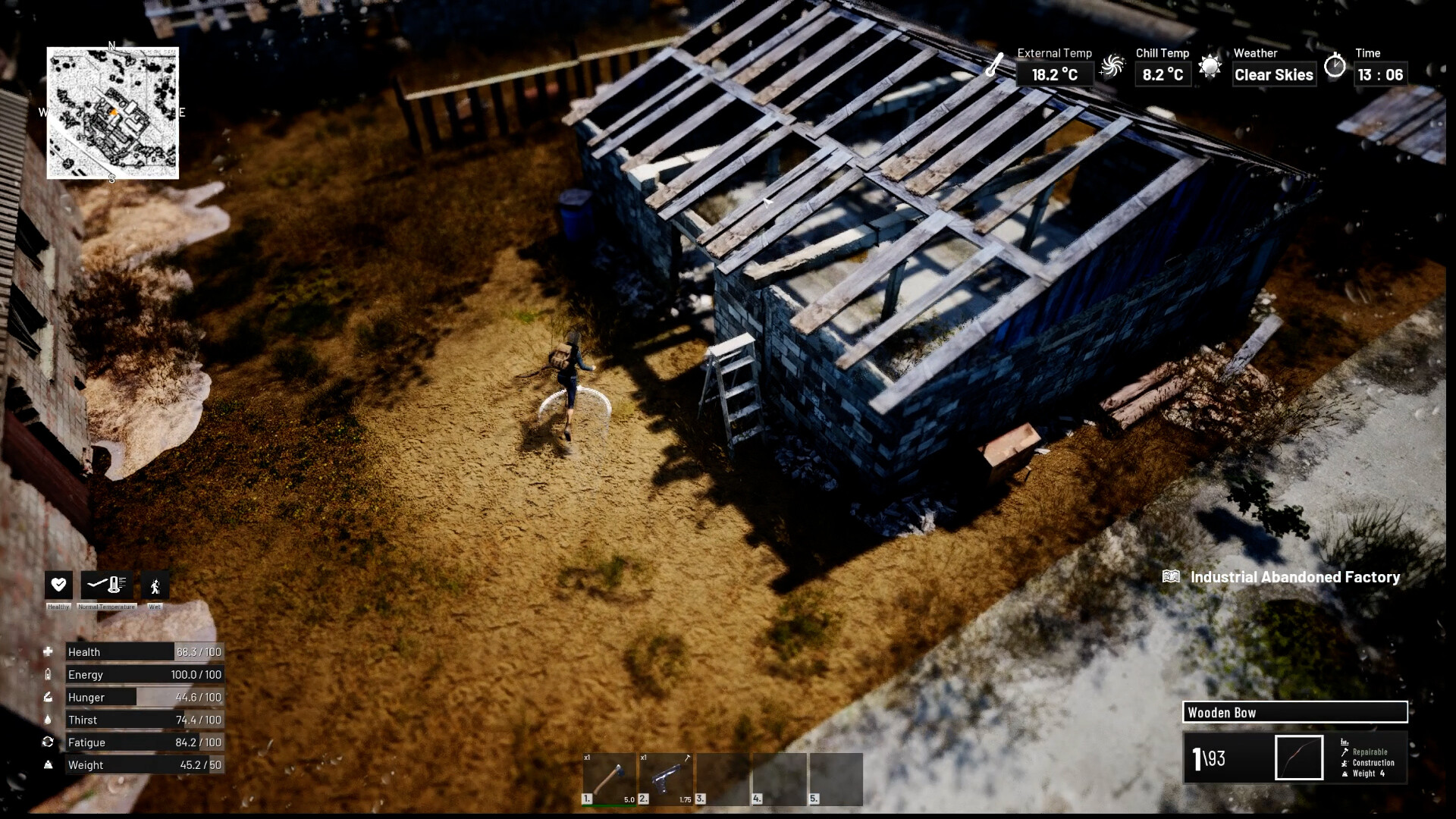Image resolution: width=1456 pixels, height=819 pixels.
Task: Select the Normal Temperature status icon
Action: pyautogui.click(x=105, y=585)
